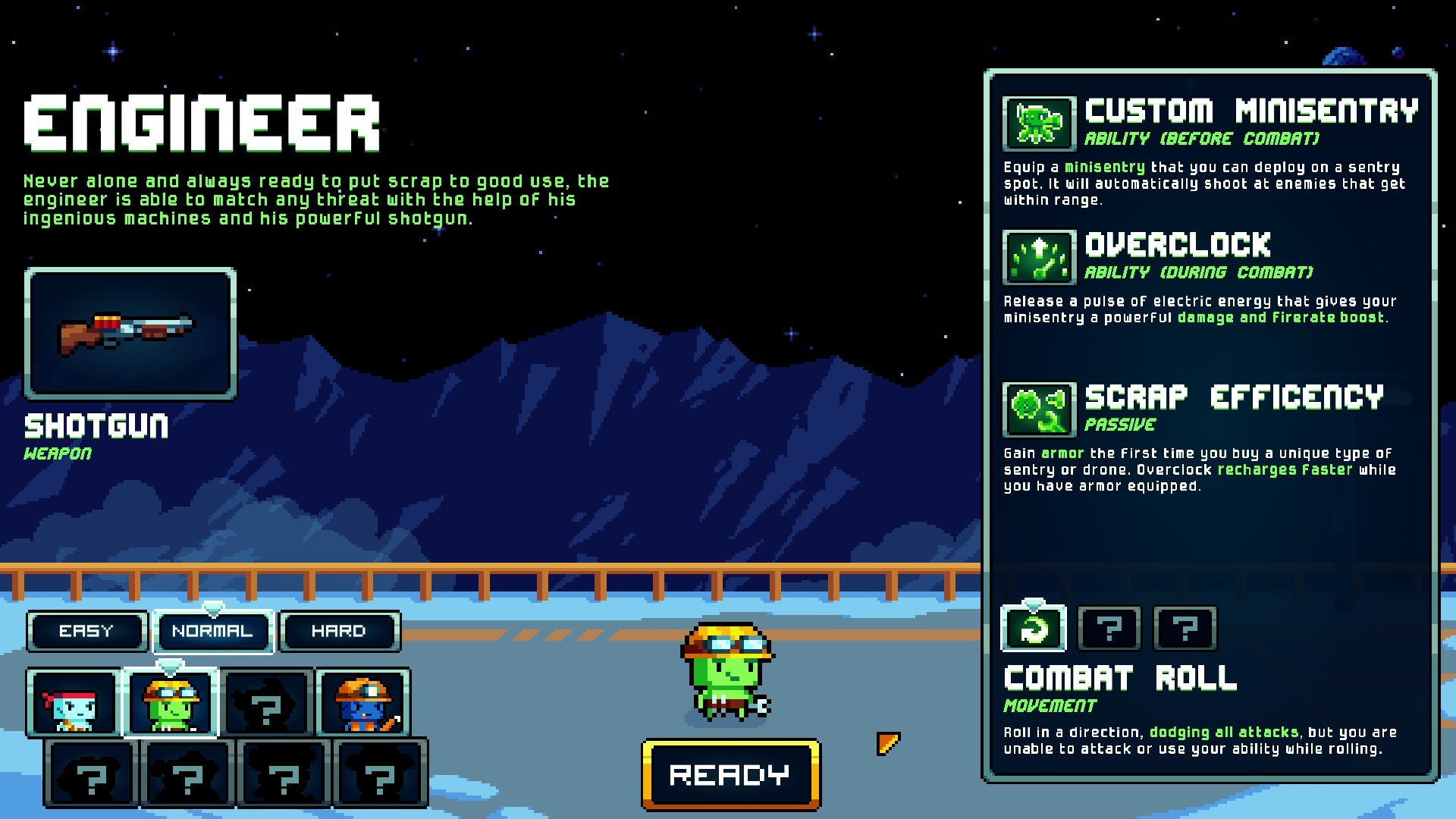Open the first locked movement slot icon
The width and height of the screenshot is (1456, 819).
coord(1109,628)
